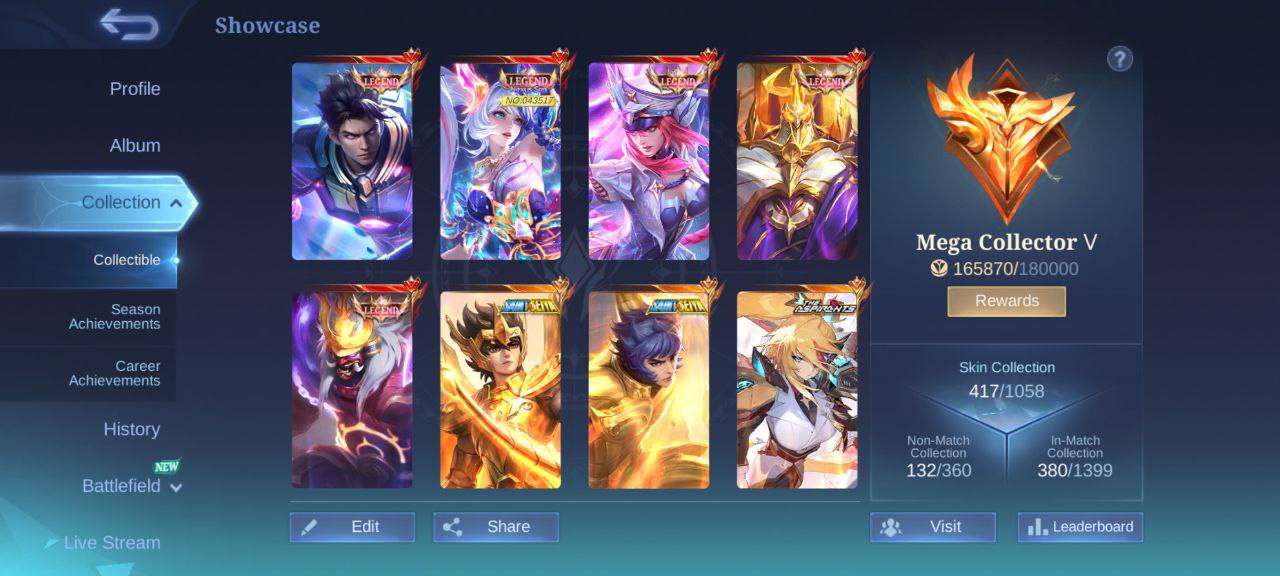Select the red-masked Legend skin card

tap(352, 390)
